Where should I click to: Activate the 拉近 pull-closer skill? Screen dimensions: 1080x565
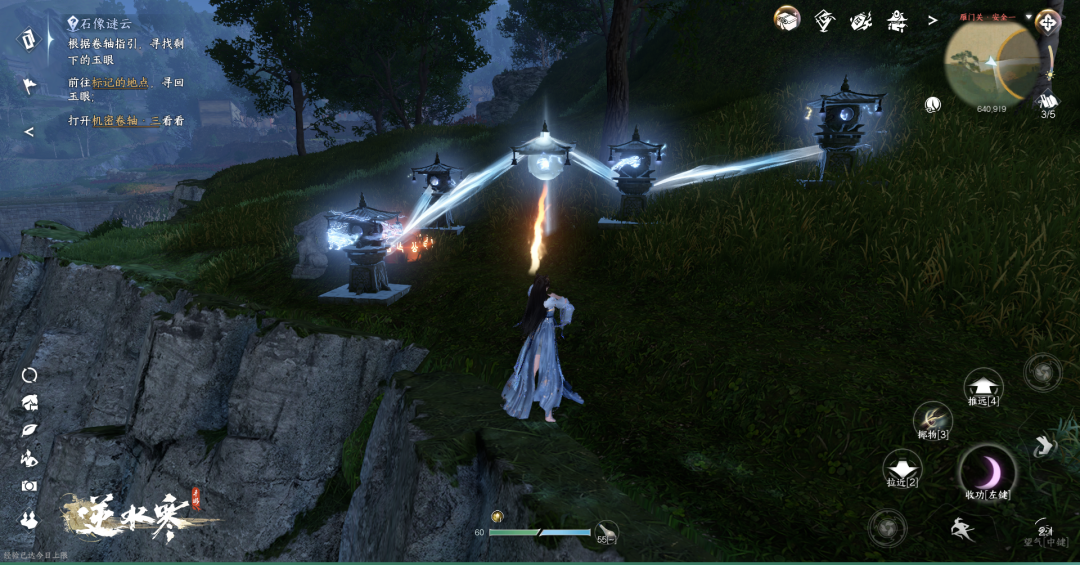901,467
